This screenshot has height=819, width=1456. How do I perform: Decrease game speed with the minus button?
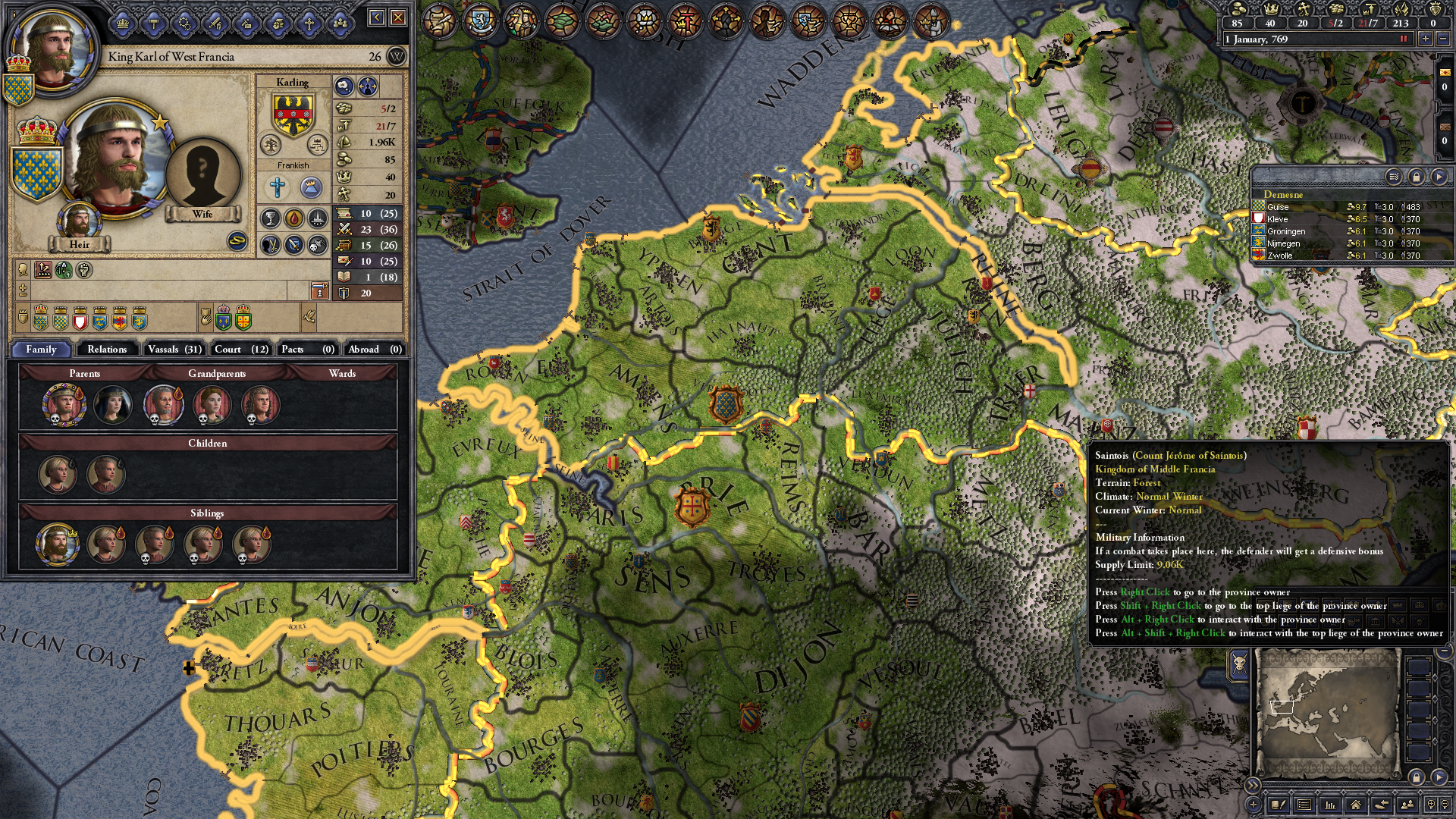coord(1443,39)
